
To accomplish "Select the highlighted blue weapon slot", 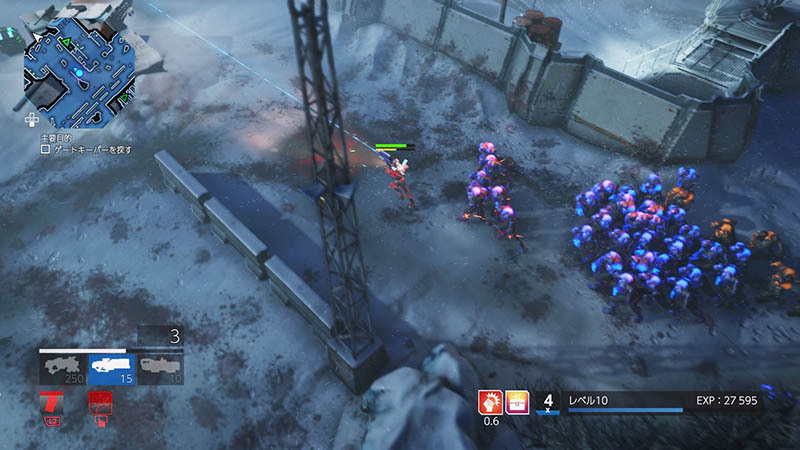I will (x=111, y=368).
